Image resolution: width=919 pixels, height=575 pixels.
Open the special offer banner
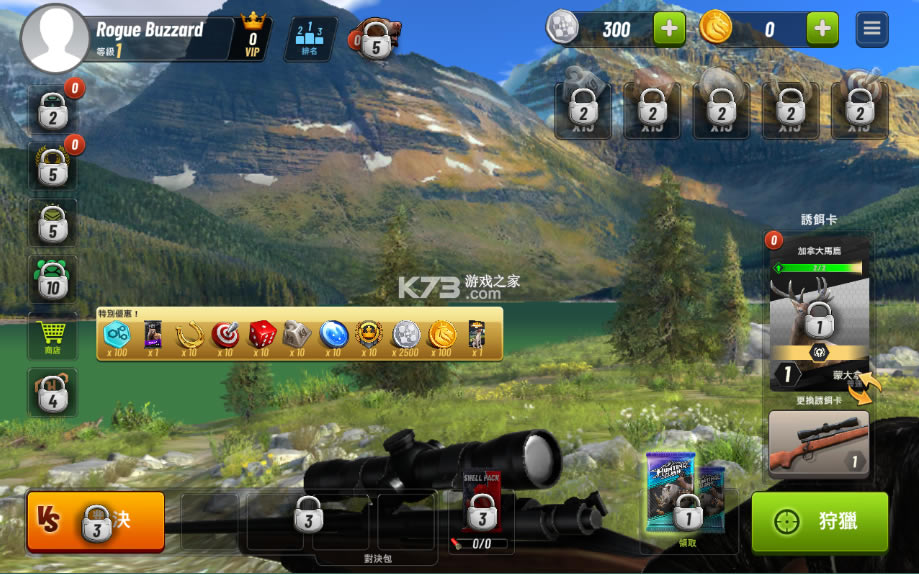tap(299, 334)
